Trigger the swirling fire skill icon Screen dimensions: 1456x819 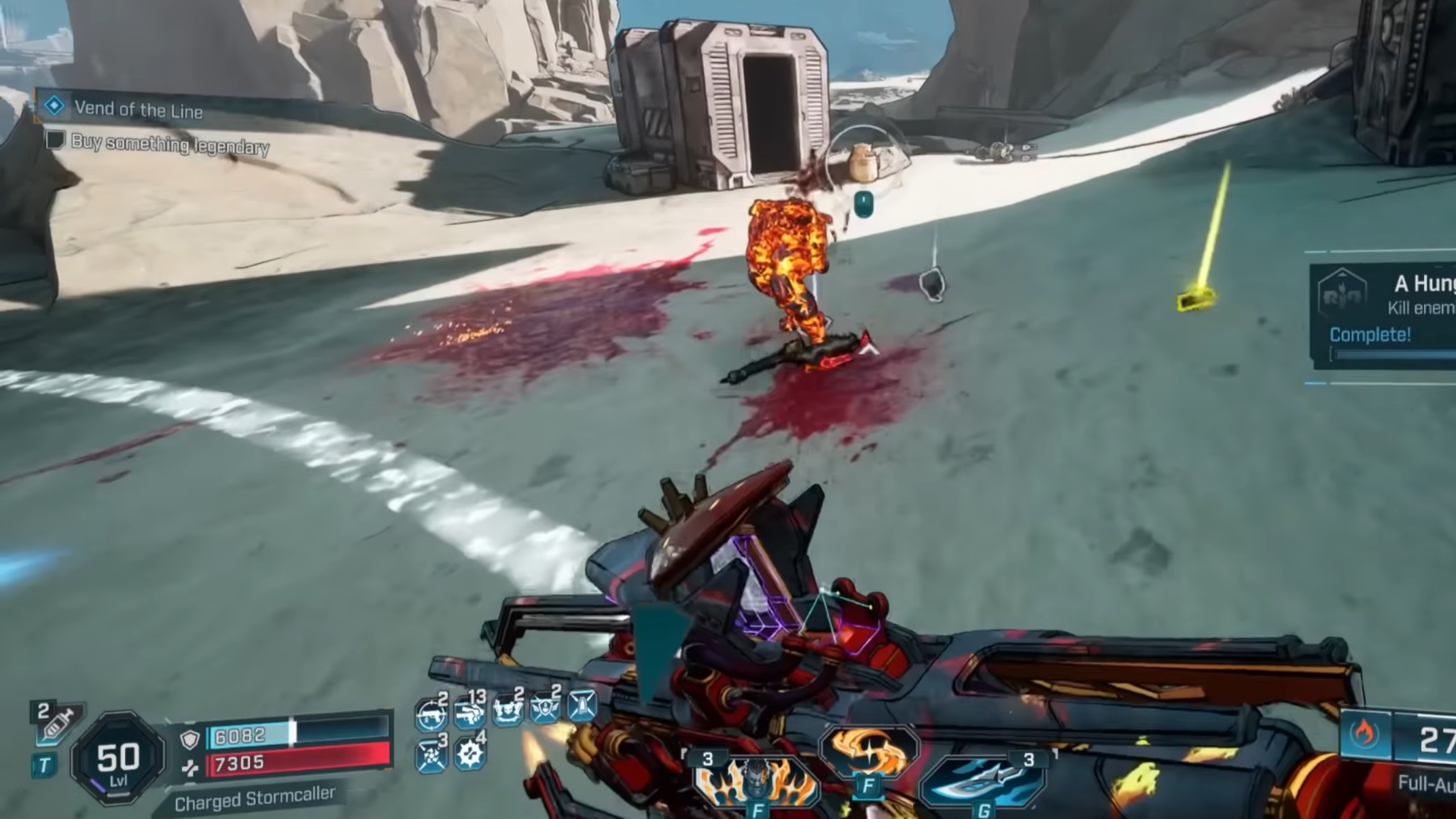[x=868, y=752]
